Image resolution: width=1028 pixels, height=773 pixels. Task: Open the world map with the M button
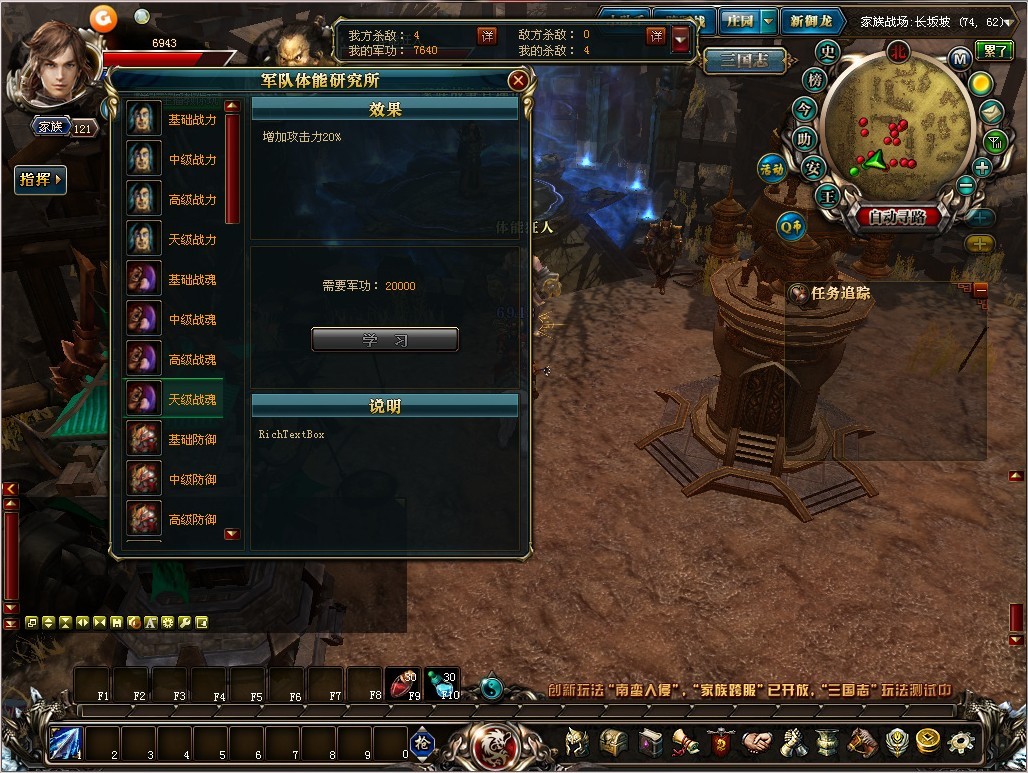point(960,58)
